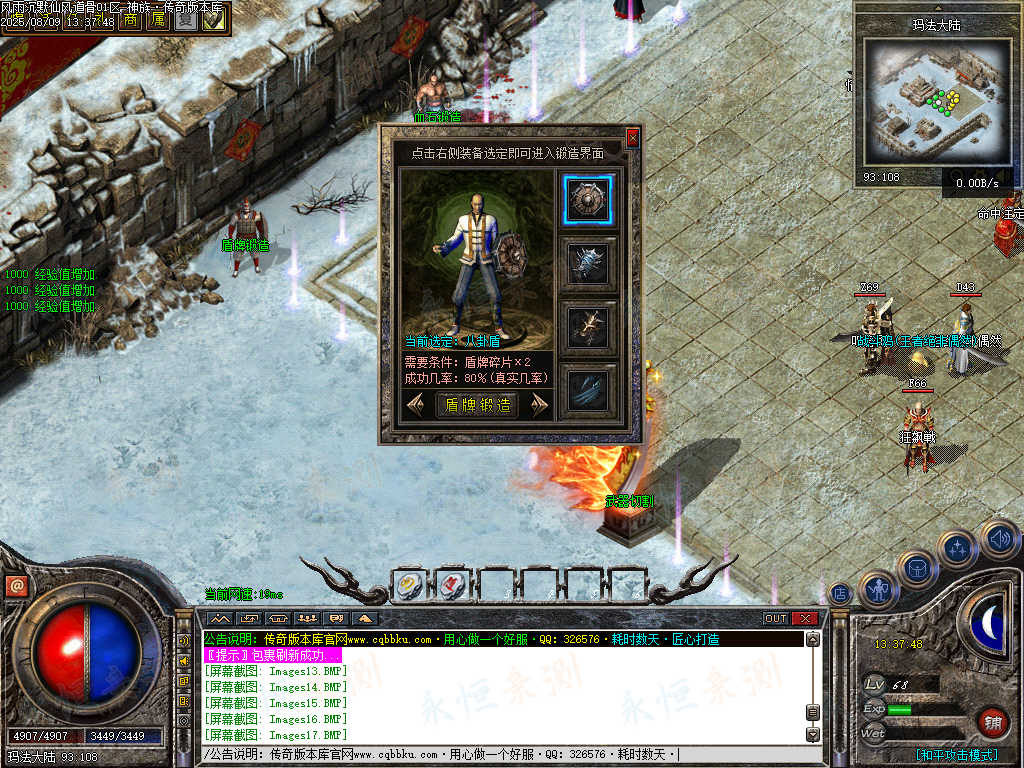Image resolution: width=1024 pixels, height=768 pixels.
Task: Click the 商 shop button at top
Action: (130, 20)
